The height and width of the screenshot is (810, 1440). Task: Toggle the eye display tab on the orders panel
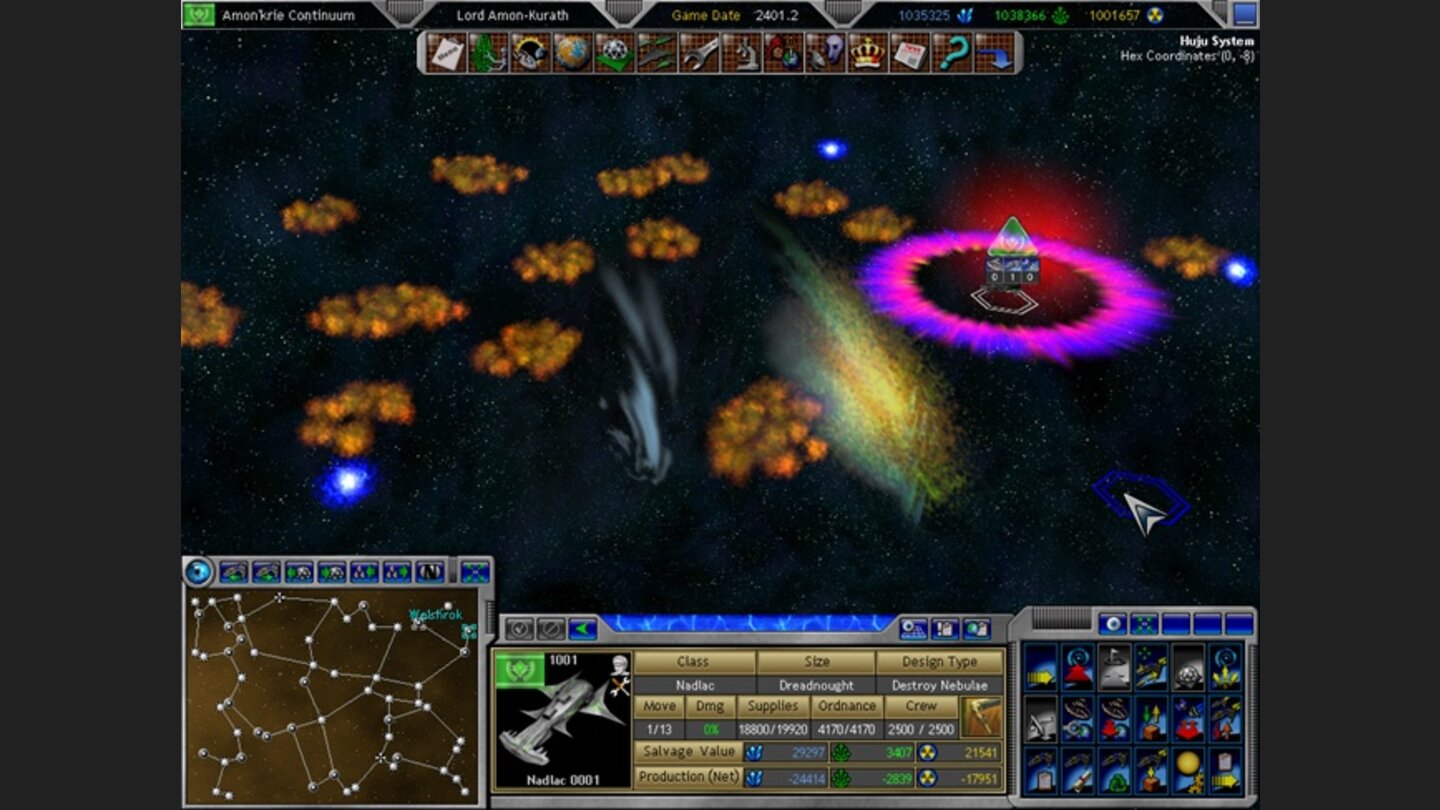coord(1113,623)
